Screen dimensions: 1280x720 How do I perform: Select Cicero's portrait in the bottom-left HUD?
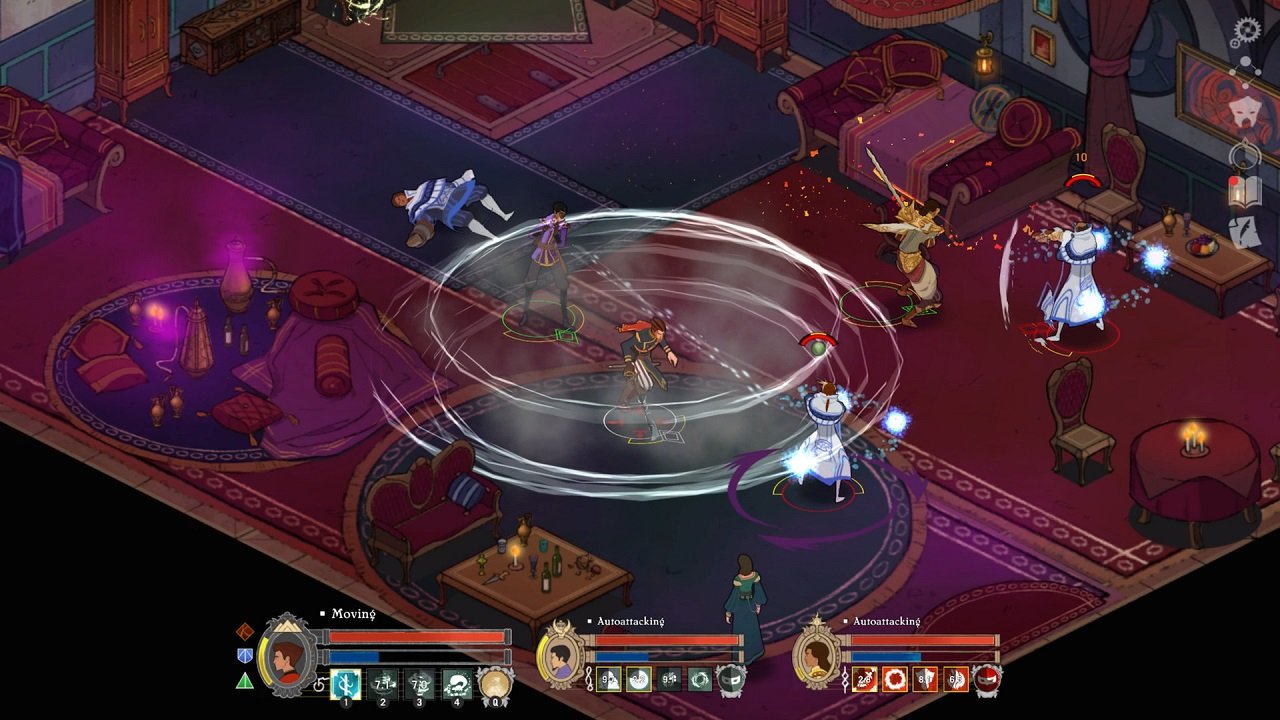click(289, 658)
